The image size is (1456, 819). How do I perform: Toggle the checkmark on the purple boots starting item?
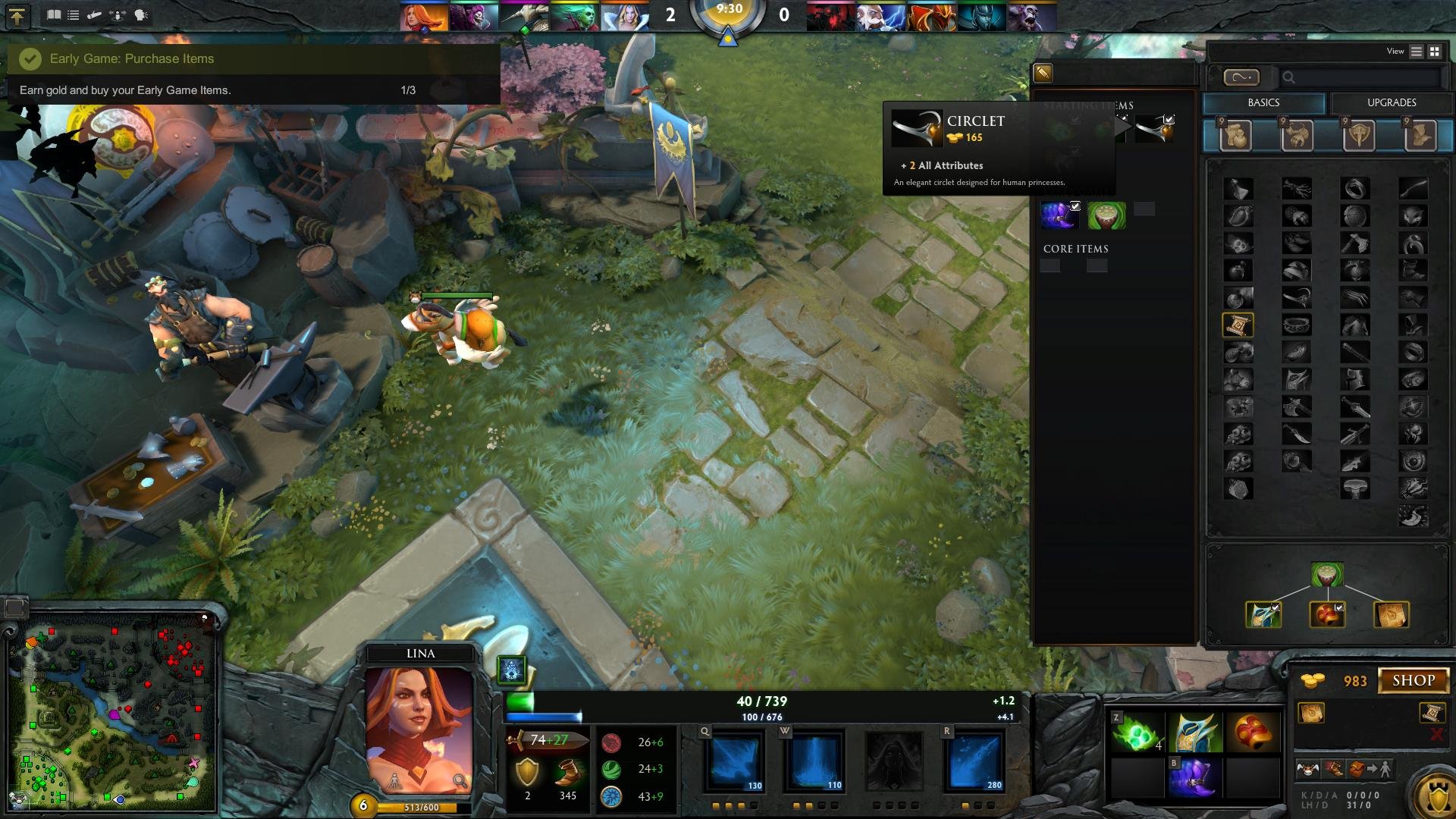1075,206
